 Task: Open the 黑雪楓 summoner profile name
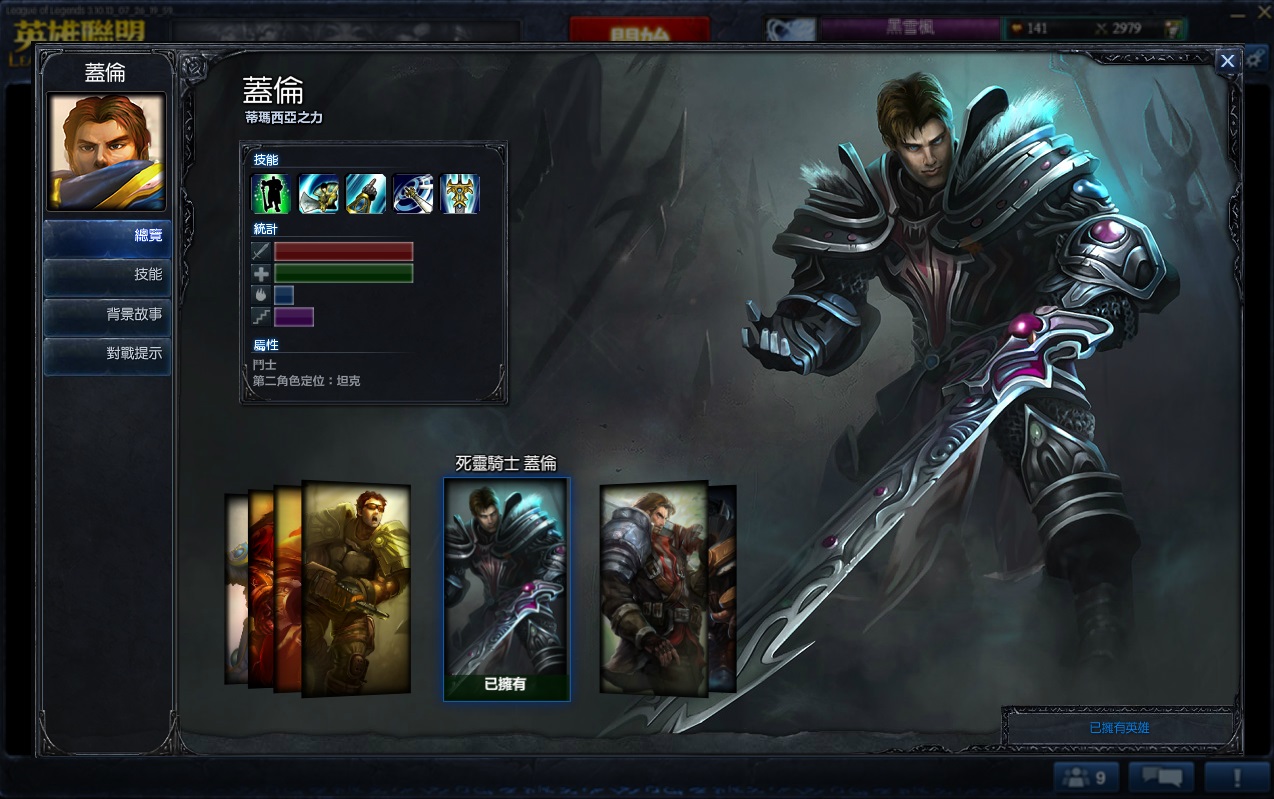pyautogui.click(x=909, y=28)
